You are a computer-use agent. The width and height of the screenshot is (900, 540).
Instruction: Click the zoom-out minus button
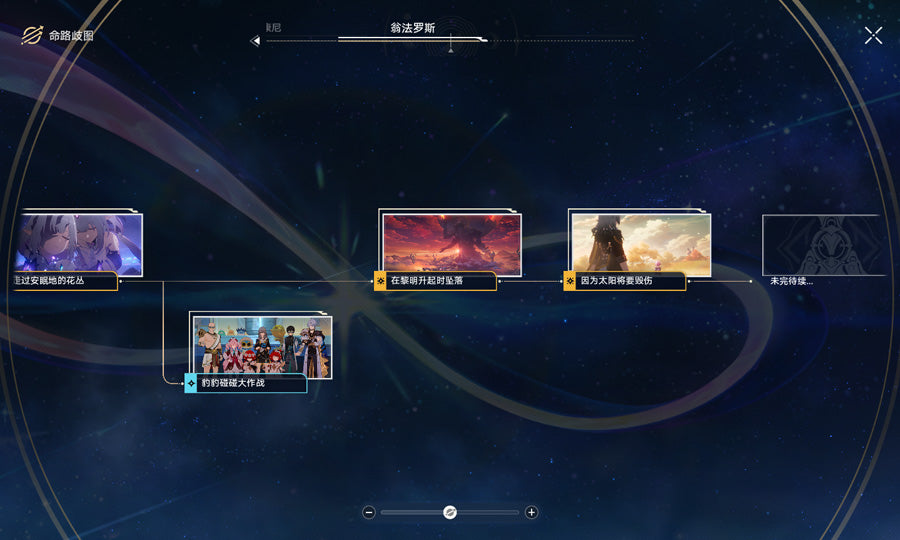(369, 512)
